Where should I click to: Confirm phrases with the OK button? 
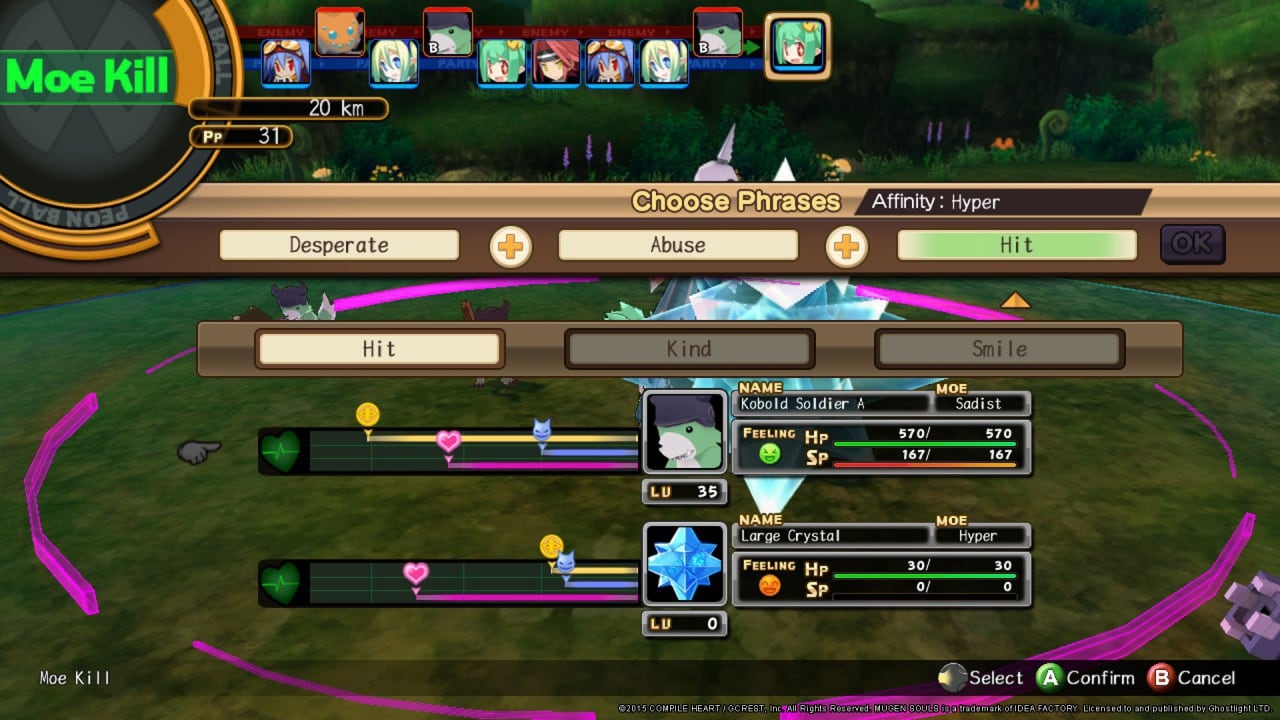click(1192, 244)
